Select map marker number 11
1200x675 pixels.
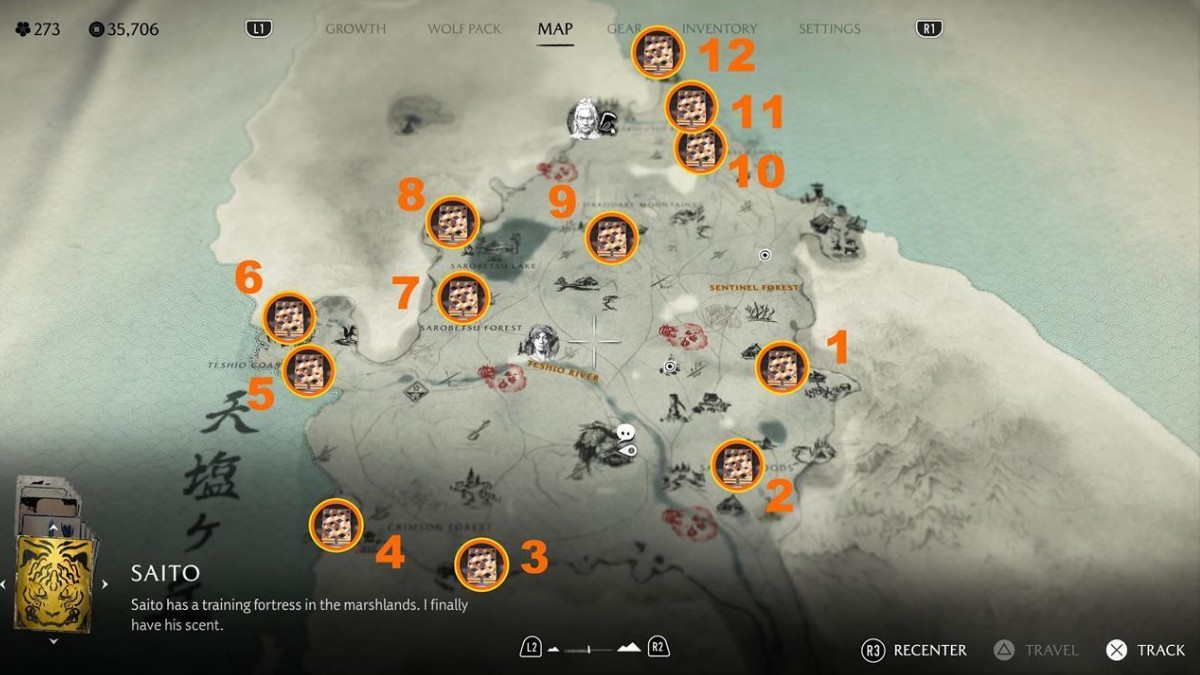click(691, 106)
